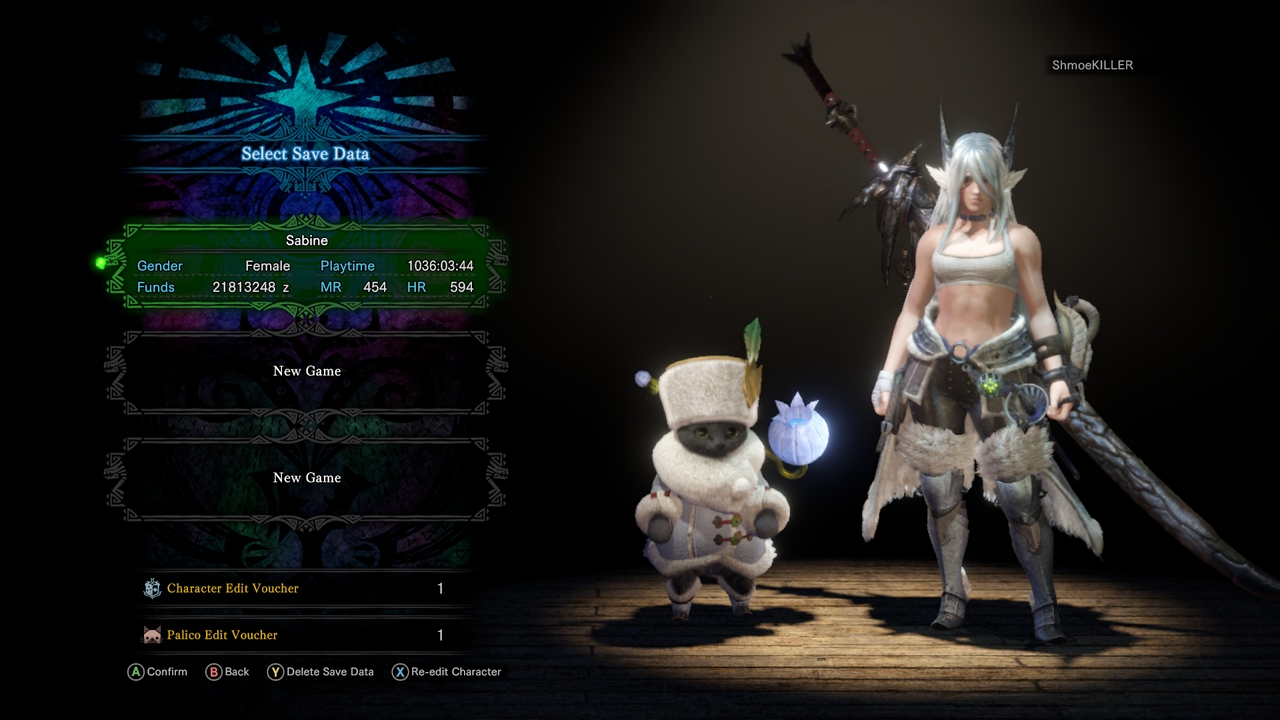The height and width of the screenshot is (720, 1280).
Task: Select the Sabine save data slot
Action: tap(306, 265)
